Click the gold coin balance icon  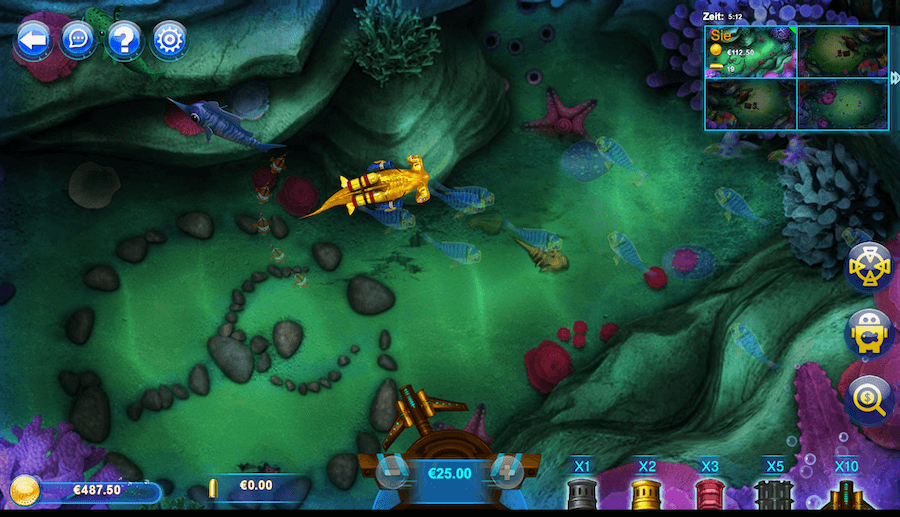point(25,490)
